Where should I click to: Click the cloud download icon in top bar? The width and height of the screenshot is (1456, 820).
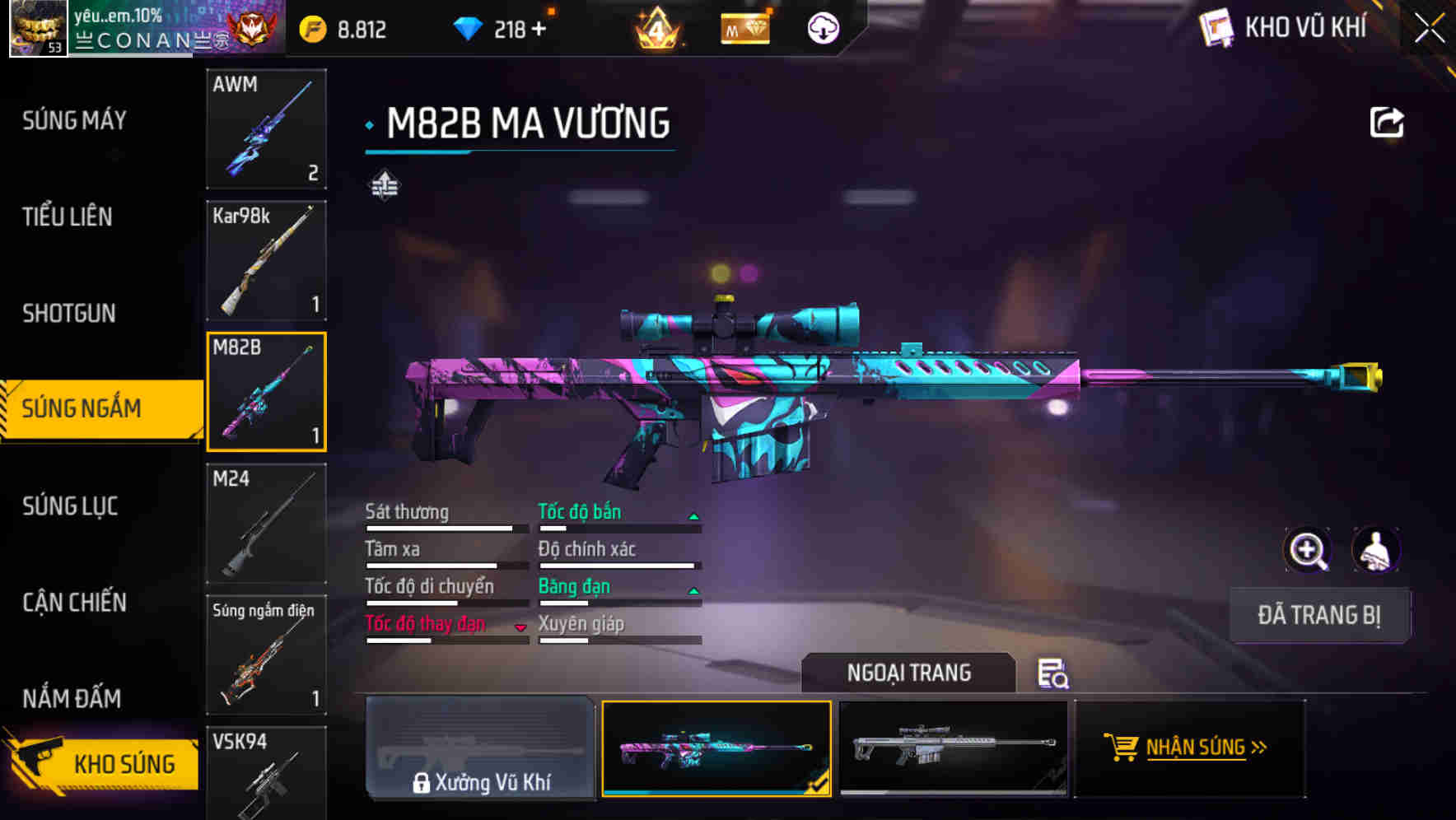tap(823, 27)
